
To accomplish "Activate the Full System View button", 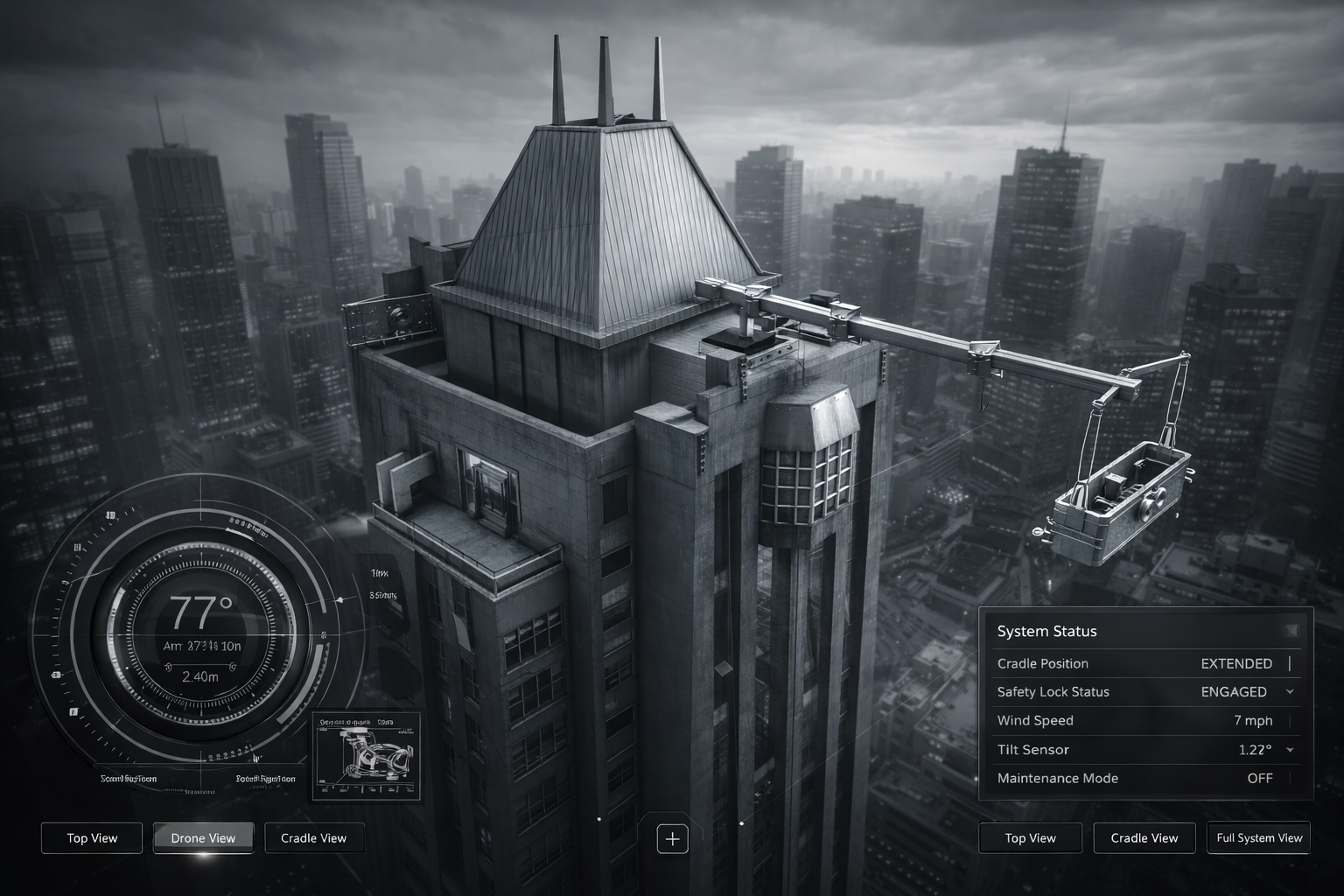I will tap(1258, 838).
